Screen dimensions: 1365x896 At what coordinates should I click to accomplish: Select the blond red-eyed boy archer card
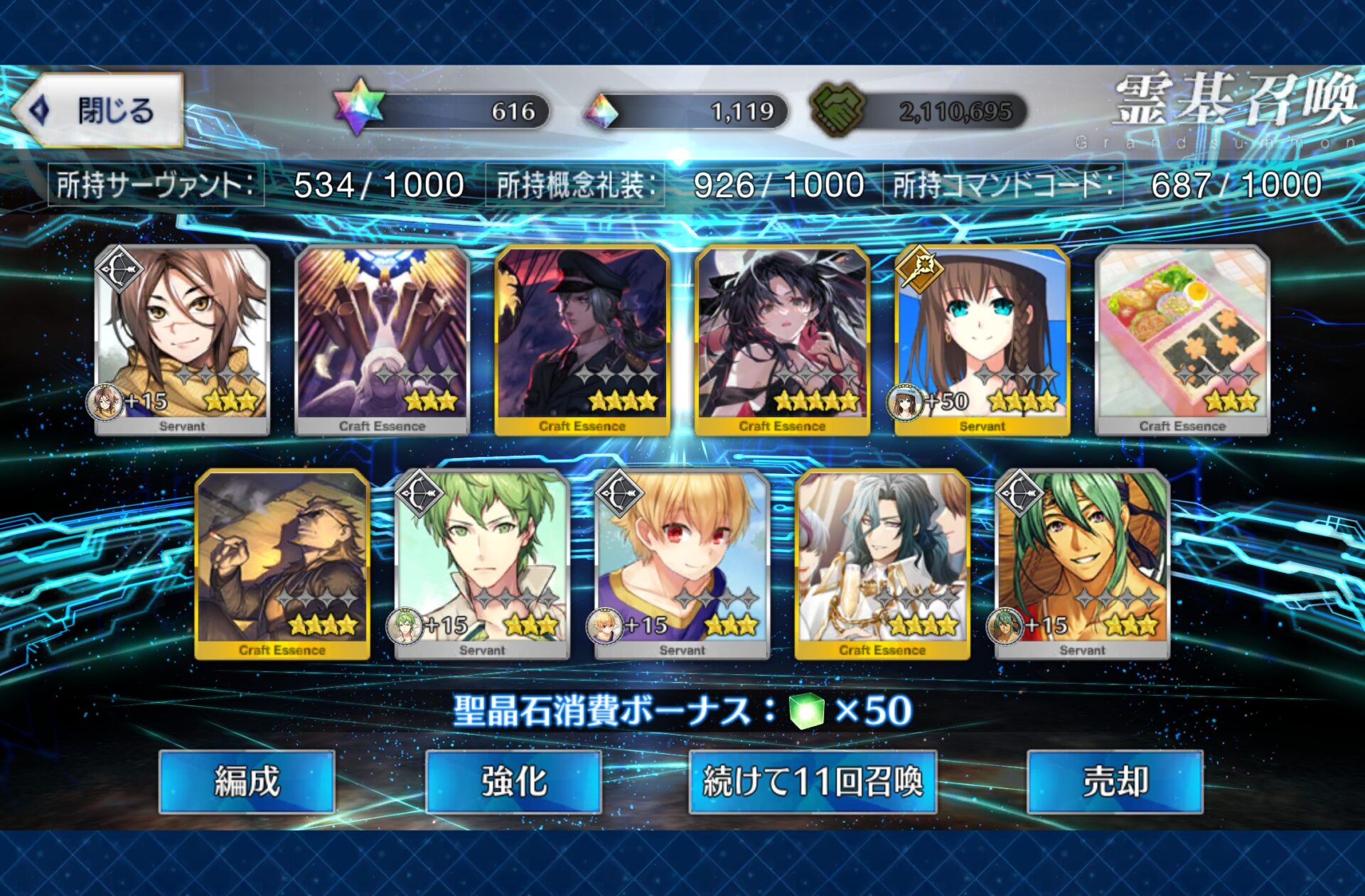(x=682, y=564)
